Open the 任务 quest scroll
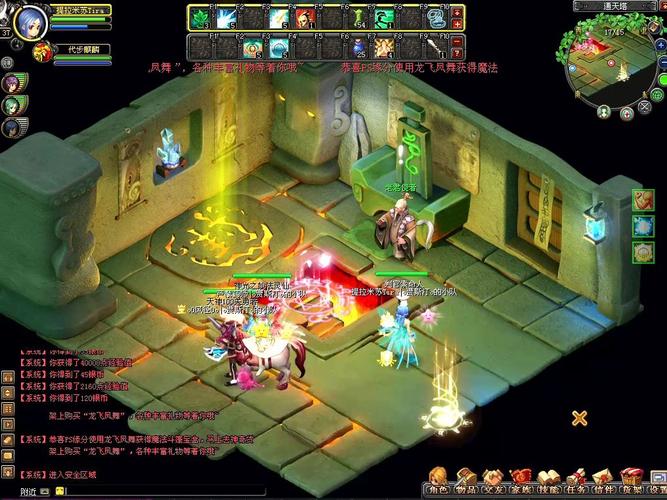667x500 pixels. coord(575,479)
